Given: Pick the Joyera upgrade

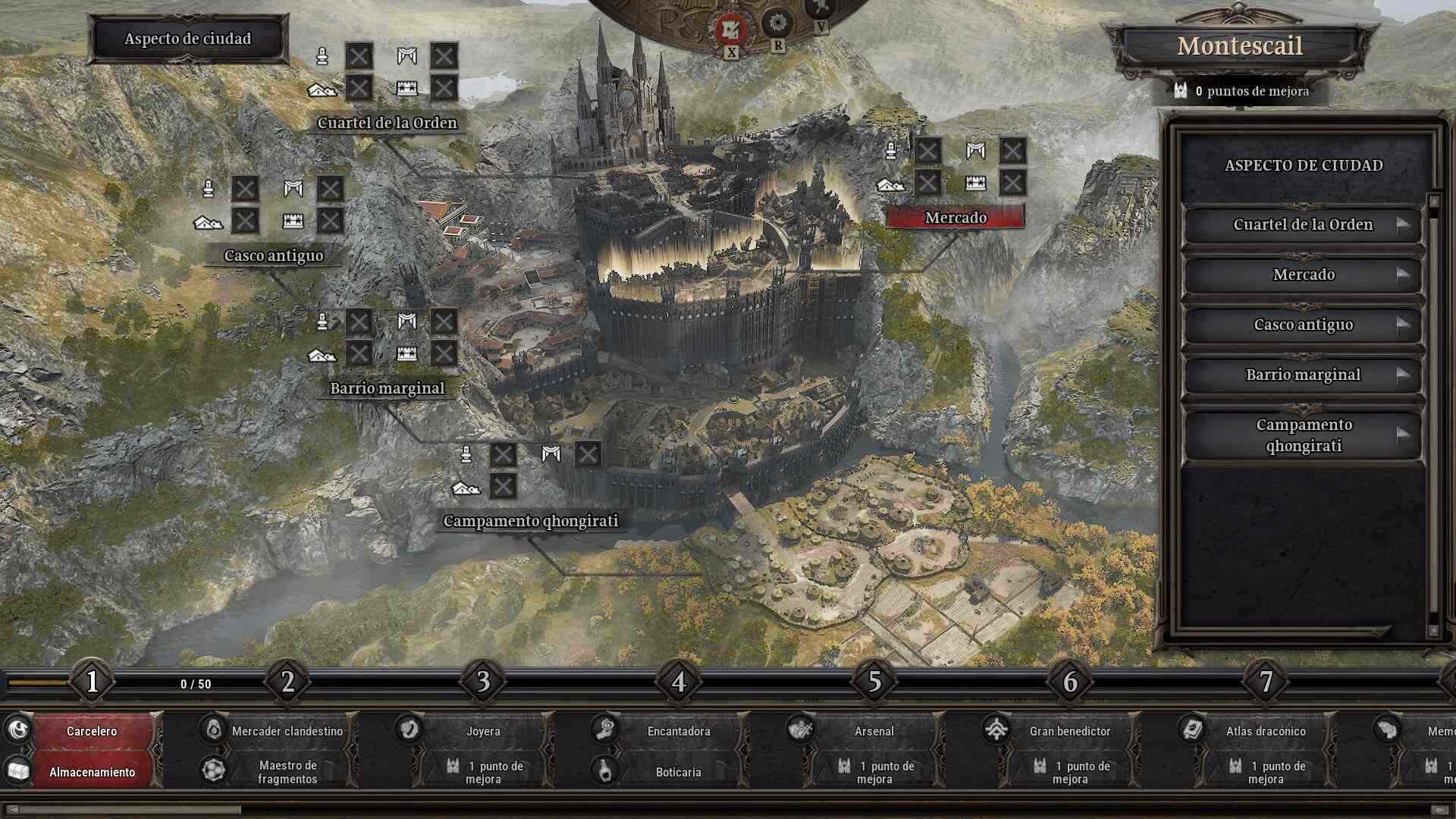Looking at the screenshot, I should (482, 731).
